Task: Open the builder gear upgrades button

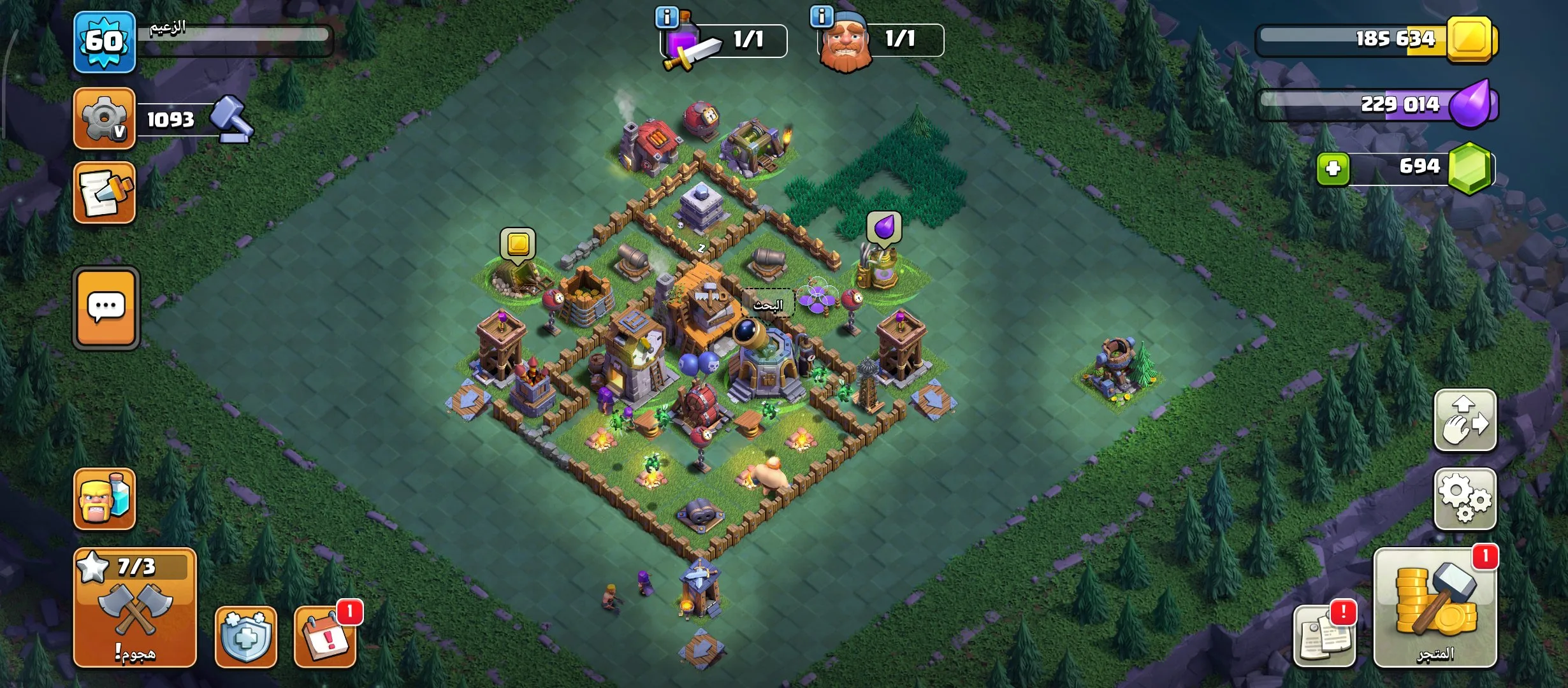Action: (x=105, y=119)
